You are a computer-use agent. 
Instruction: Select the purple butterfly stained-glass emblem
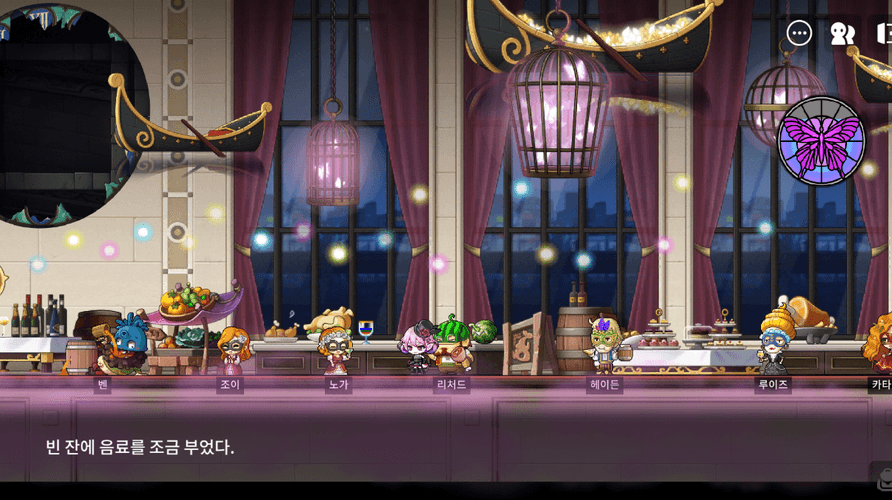(822, 141)
